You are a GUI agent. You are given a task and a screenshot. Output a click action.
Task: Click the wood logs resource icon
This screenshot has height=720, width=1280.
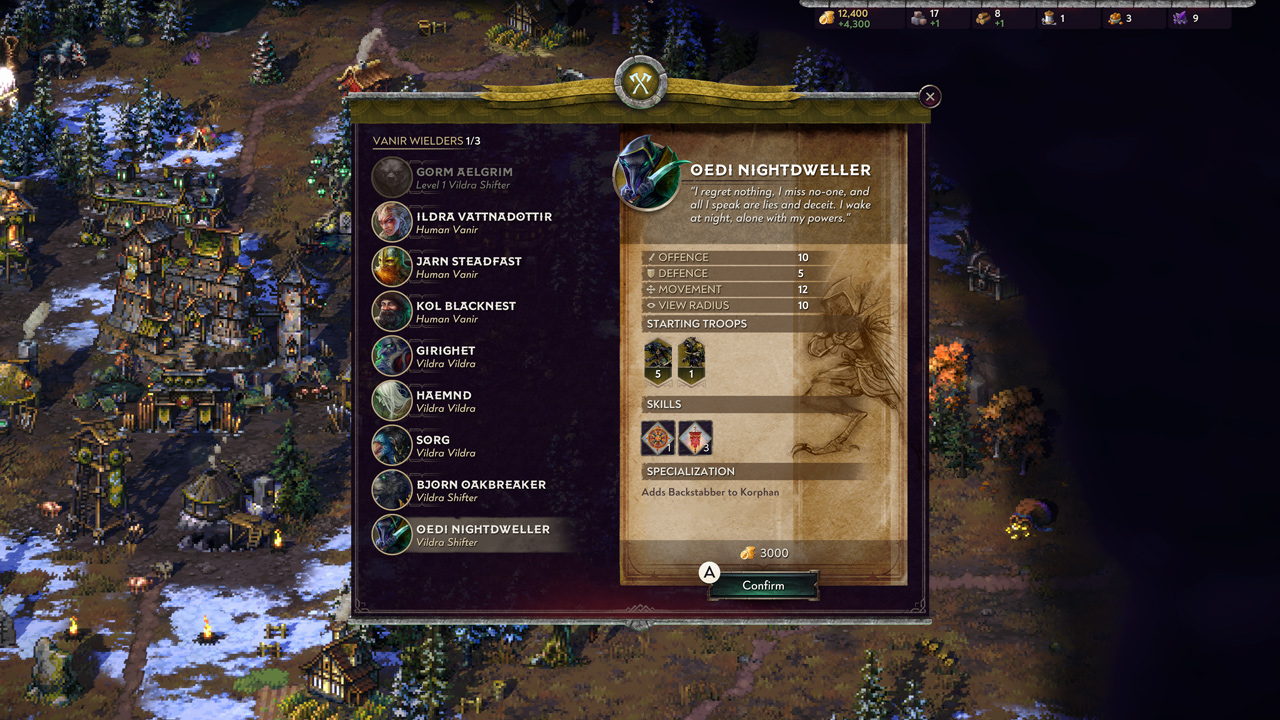click(983, 17)
